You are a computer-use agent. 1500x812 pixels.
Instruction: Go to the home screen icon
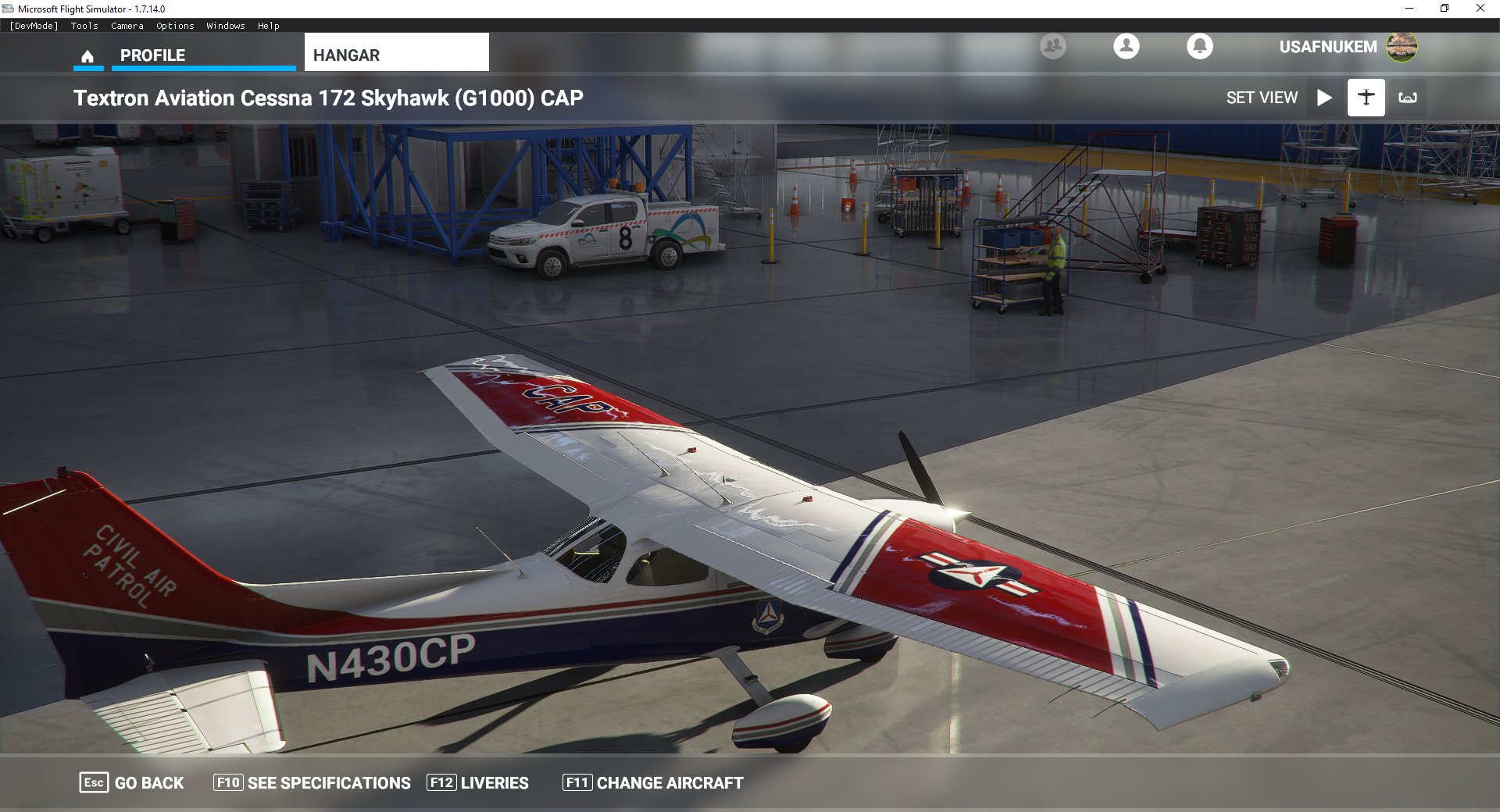[87, 56]
